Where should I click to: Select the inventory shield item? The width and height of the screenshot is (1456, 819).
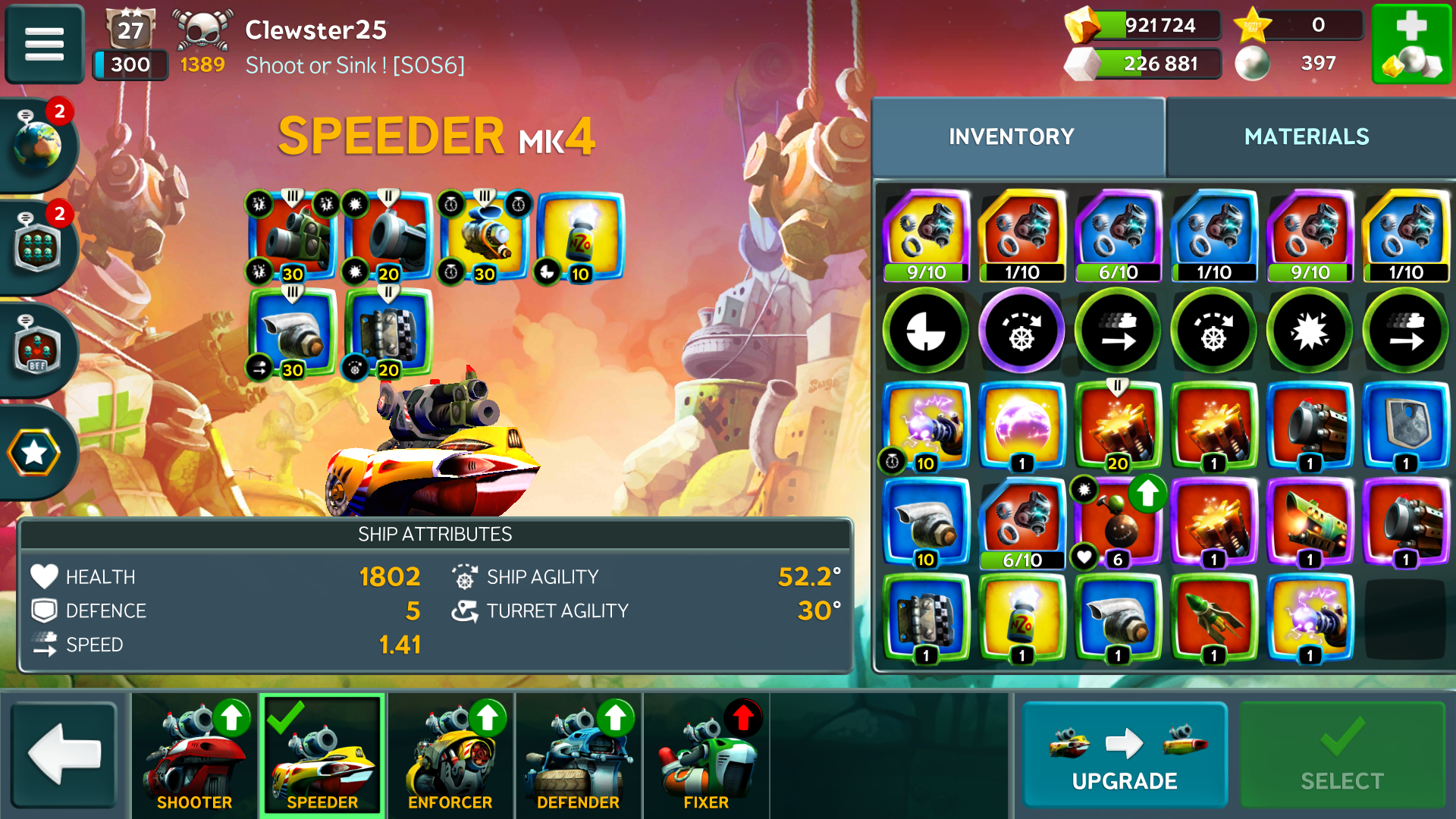coord(1405,427)
